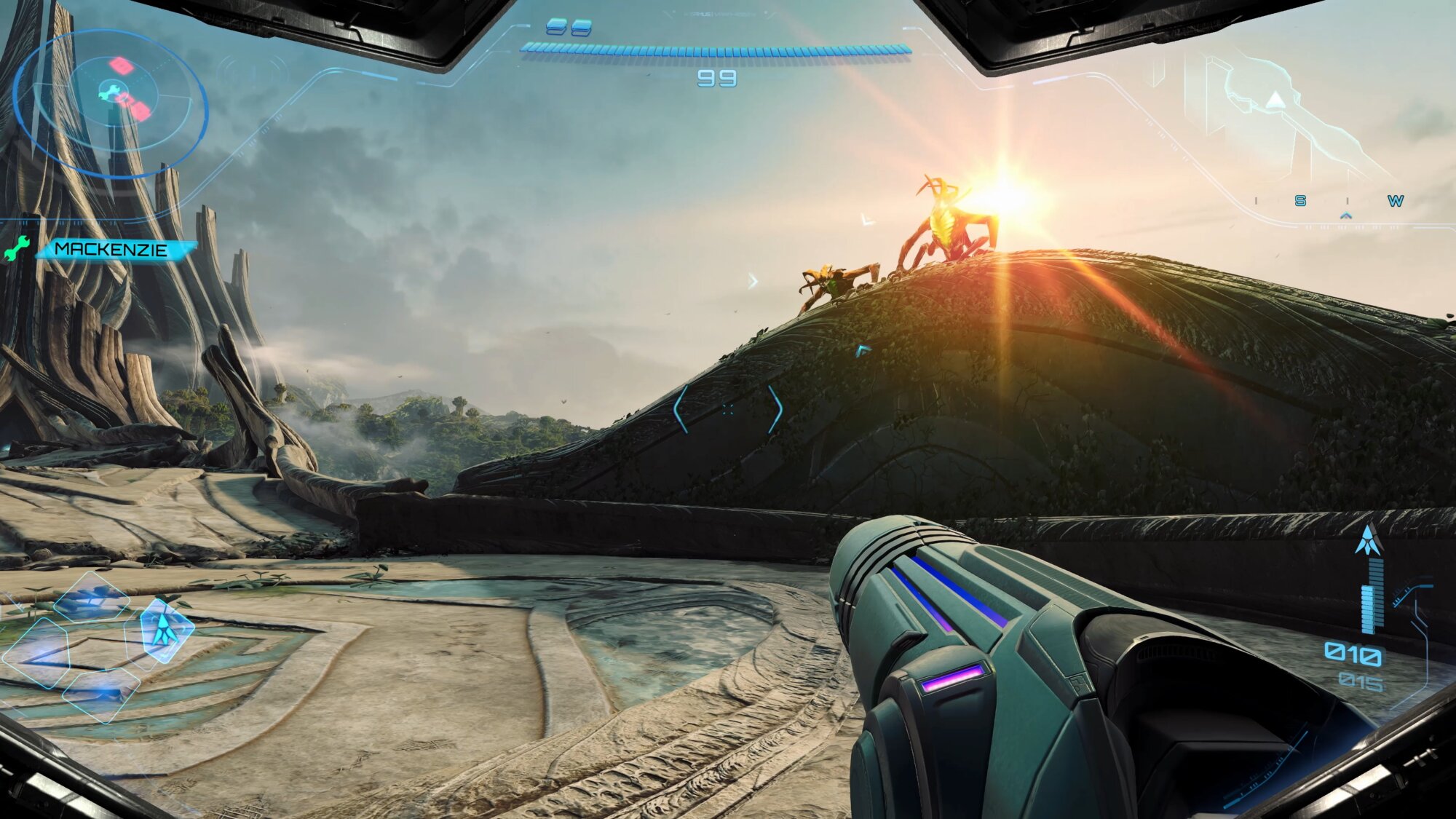The height and width of the screenshot is (819, 1456).
Task: Click the missile icon above the ammo gauge
Action: (1369, 540)
